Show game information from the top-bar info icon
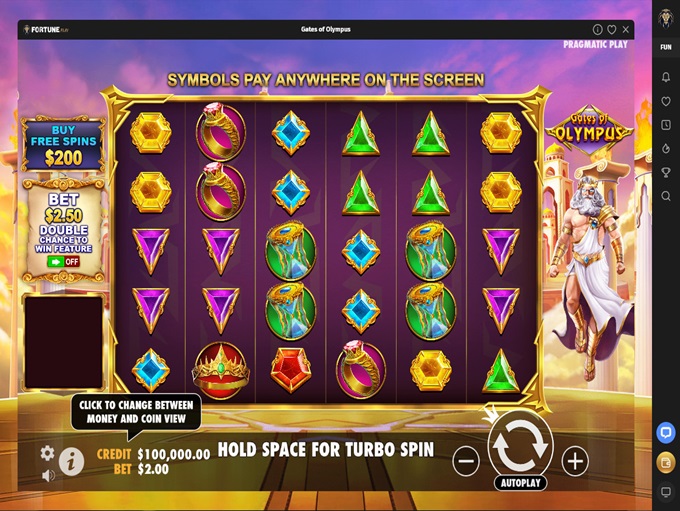 pyautogui.click(x=598, y=30)
